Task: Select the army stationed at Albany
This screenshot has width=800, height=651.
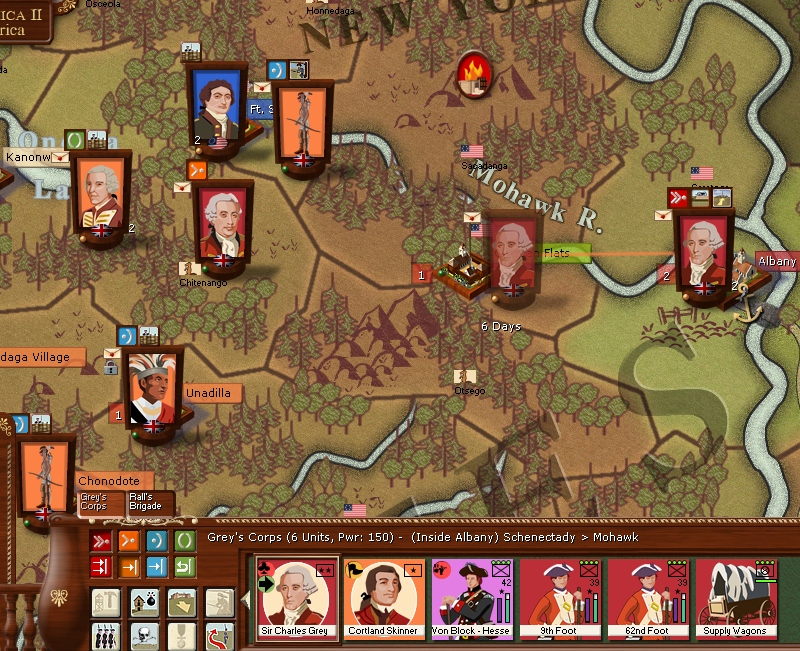Action: click(705, 251)
